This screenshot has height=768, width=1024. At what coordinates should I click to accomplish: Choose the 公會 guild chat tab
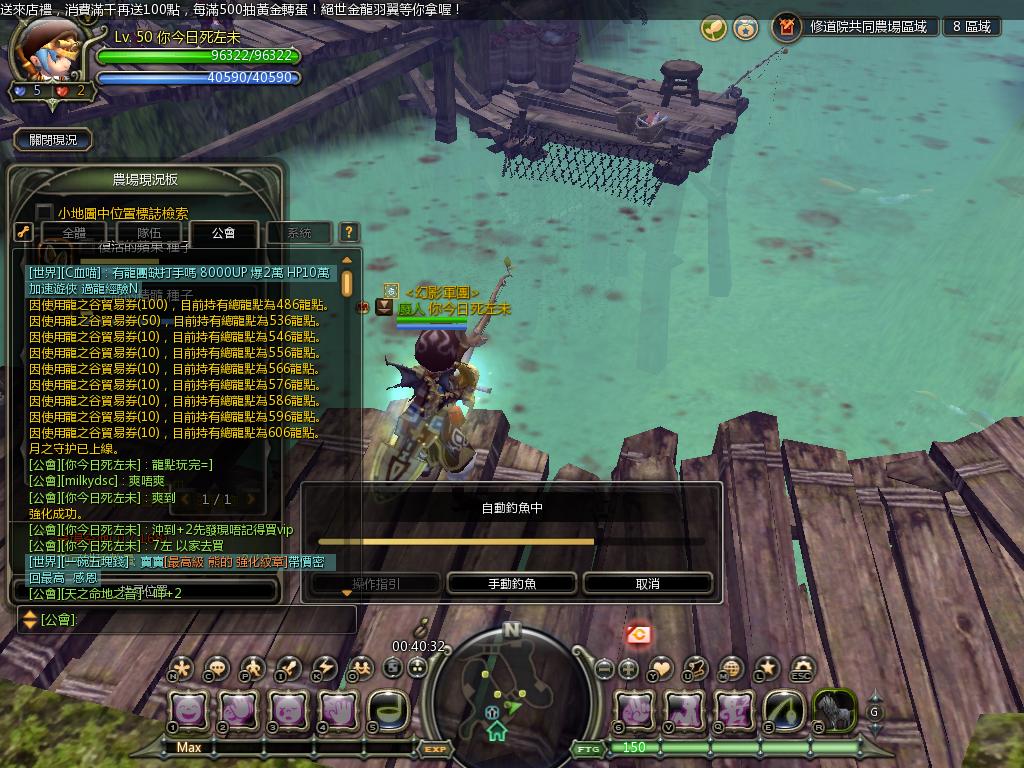[224, 233]
